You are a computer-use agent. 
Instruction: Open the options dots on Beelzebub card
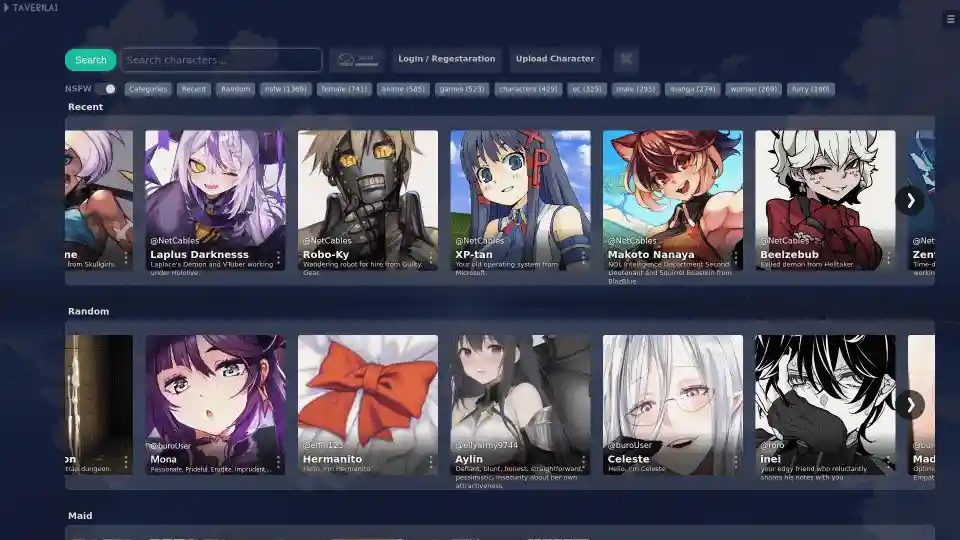(887, 258)
